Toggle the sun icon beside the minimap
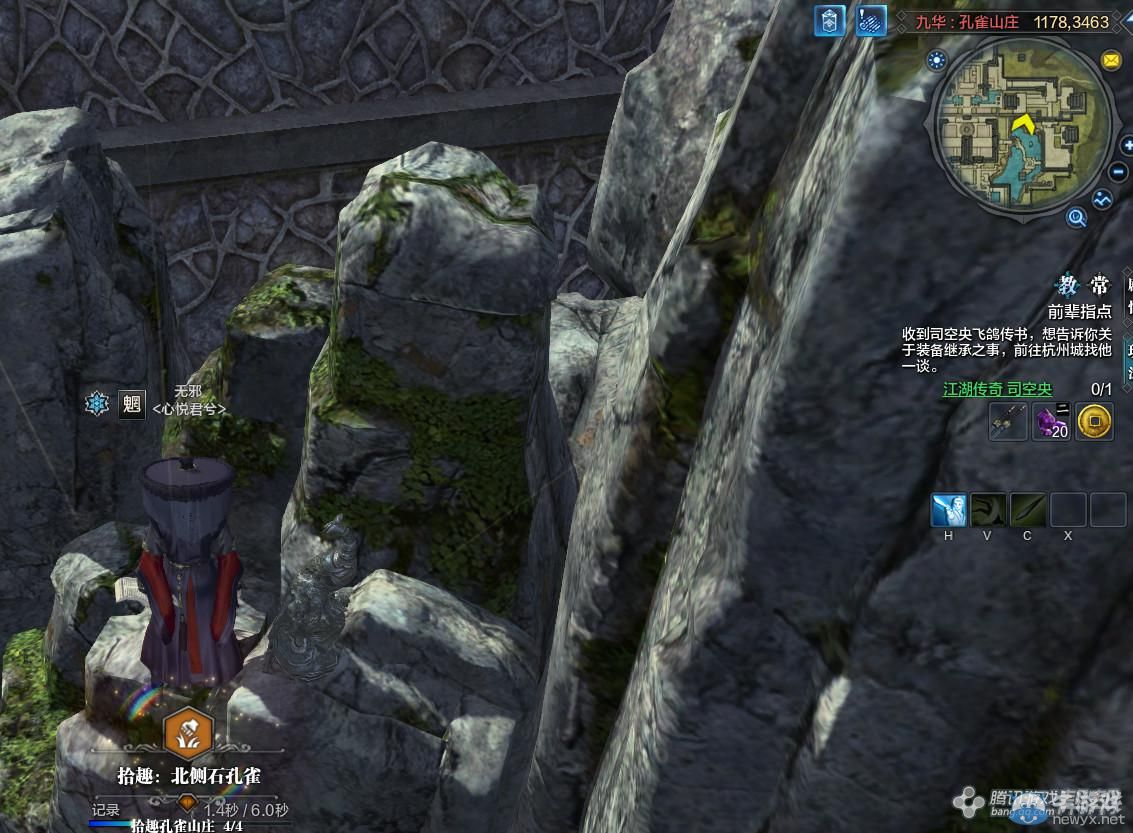The width and height of the screenshot is (1133, 833). [x=937, y=60]
